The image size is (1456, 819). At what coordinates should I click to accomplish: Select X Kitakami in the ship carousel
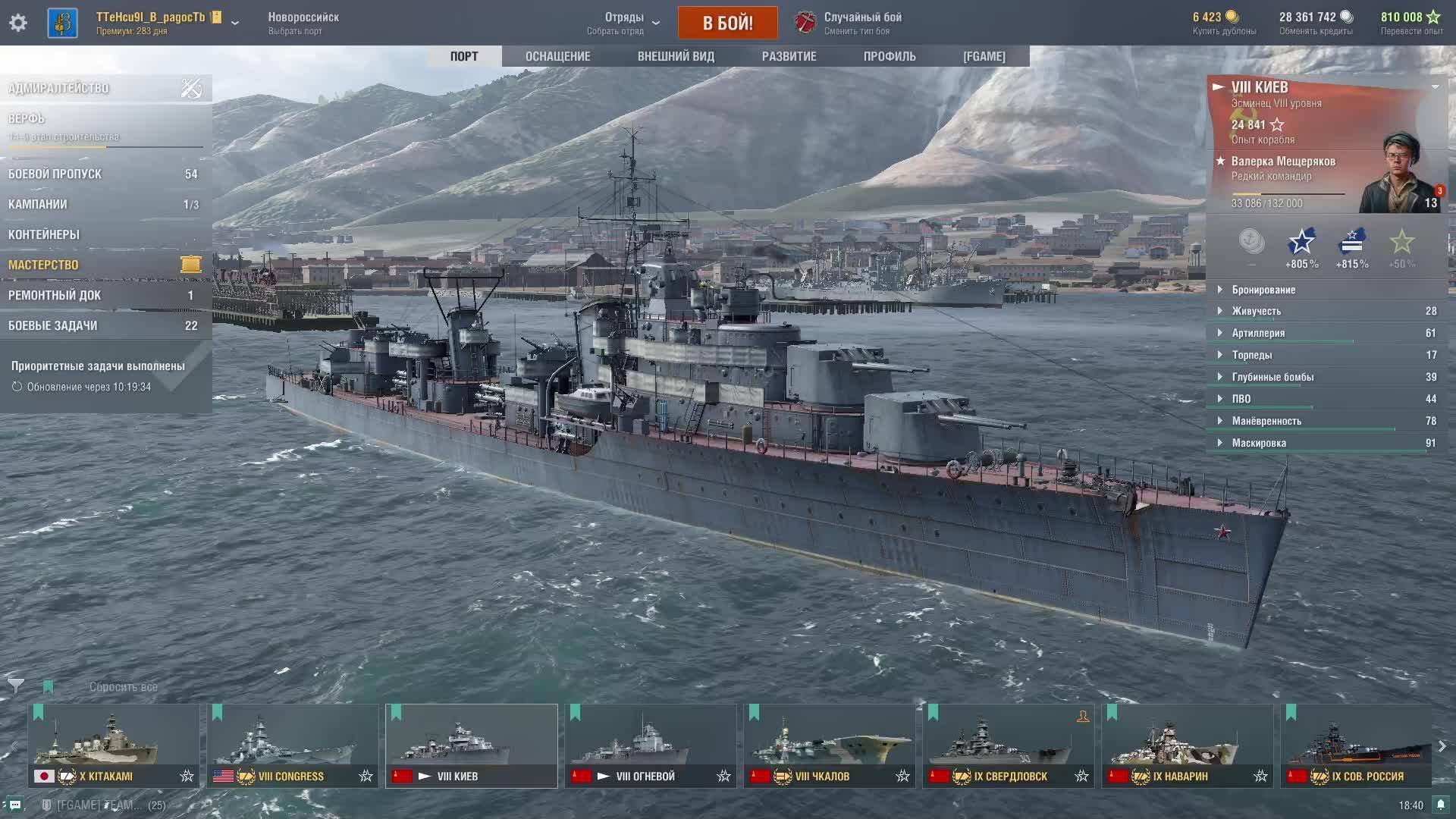pos(114,745)
